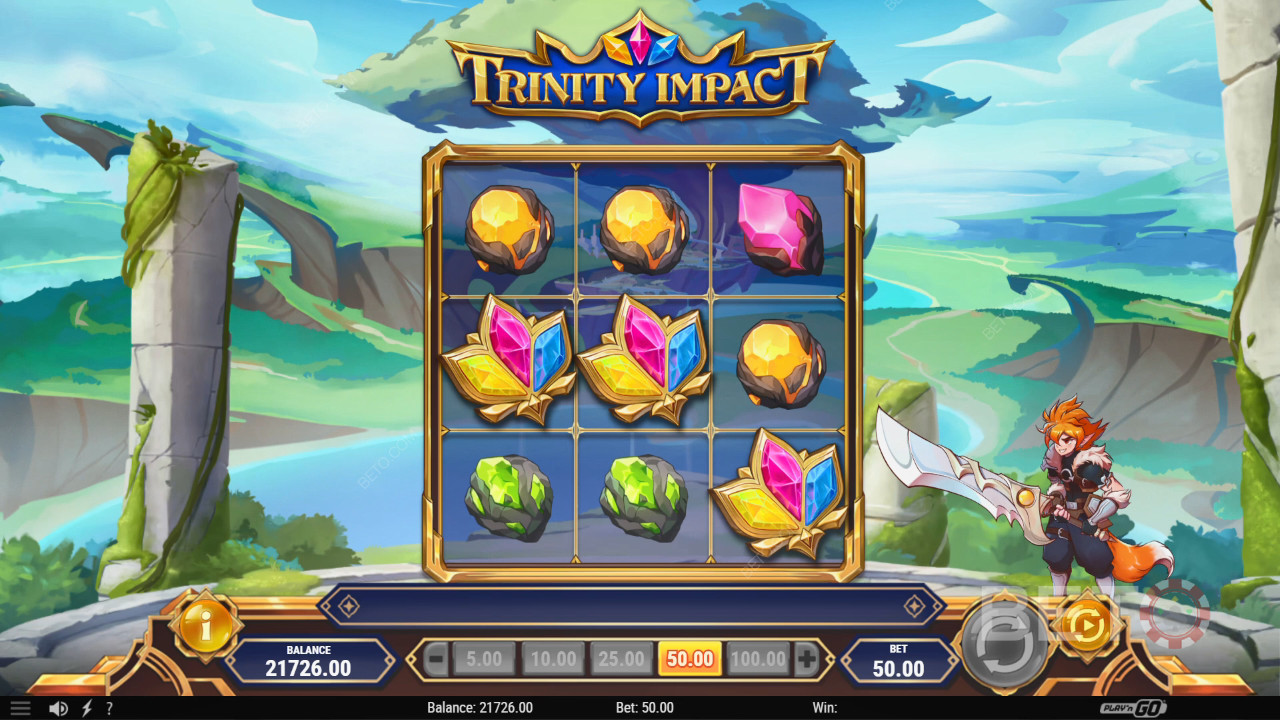Toggle lightning bolt fast play
This screenshot has width=1280, height=720.
(x=87, y=708)
